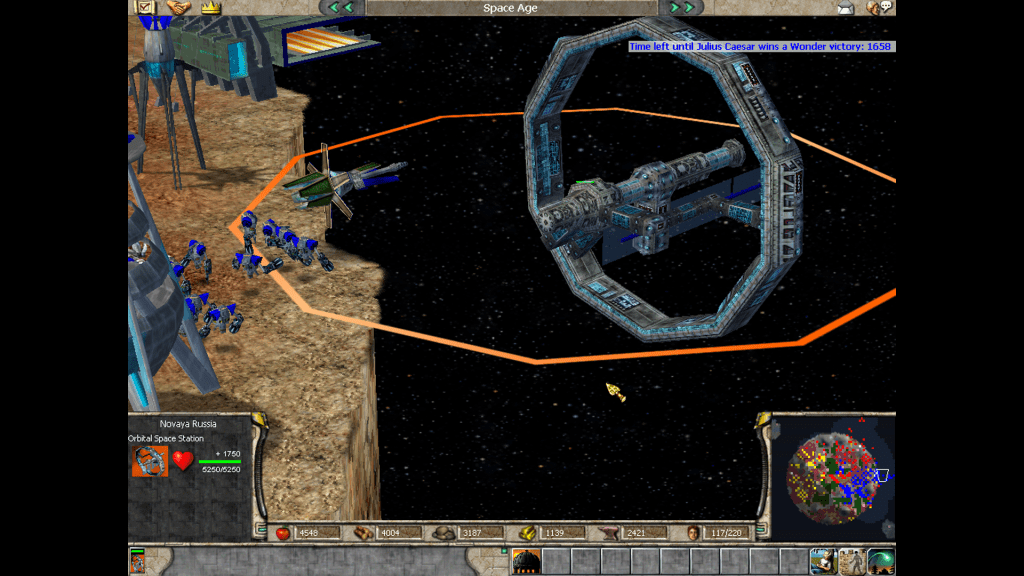Open the envelope messages icon
This screenshot has width=1024, height=576.
tap(846, 8)
